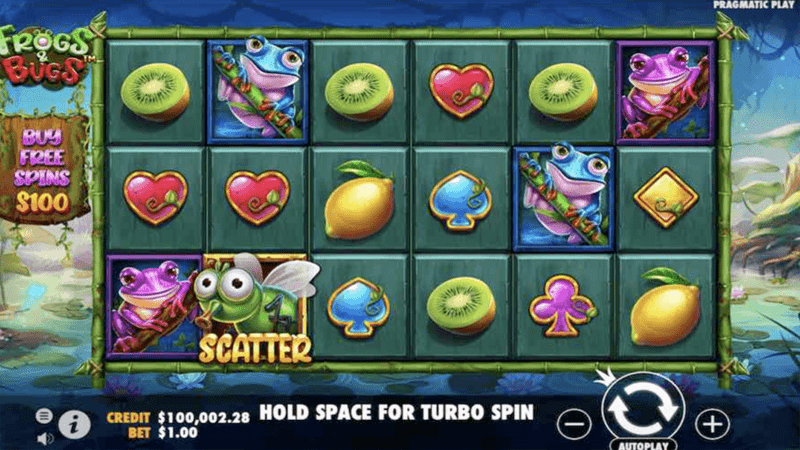Viewport: 800px width, 450px height.
Task: Toggle the sound speaker icon
Action: [x=44, y=437]
